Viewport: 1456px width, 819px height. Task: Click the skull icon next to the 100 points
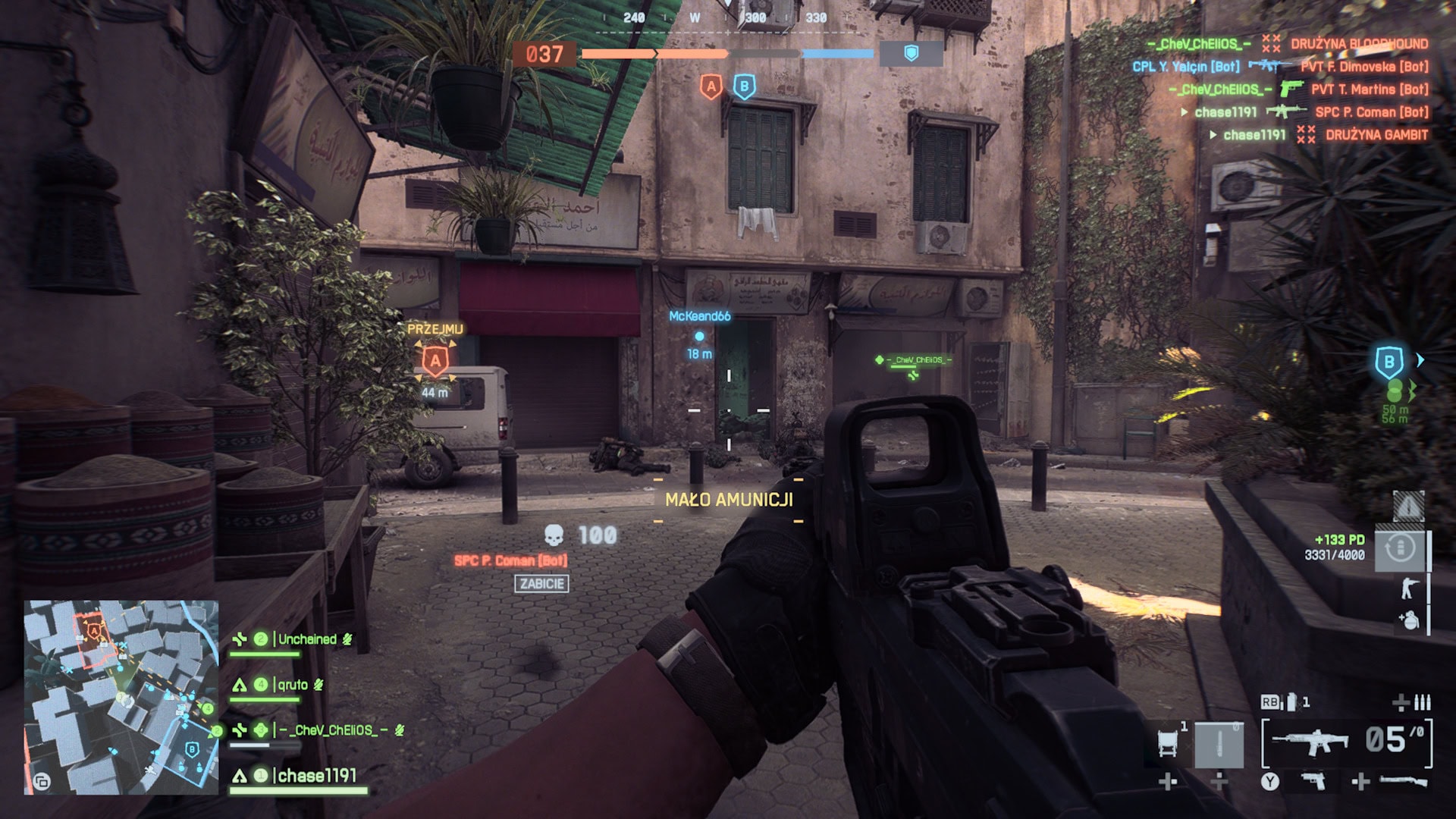pyautogui.click(x=556, y=534)
